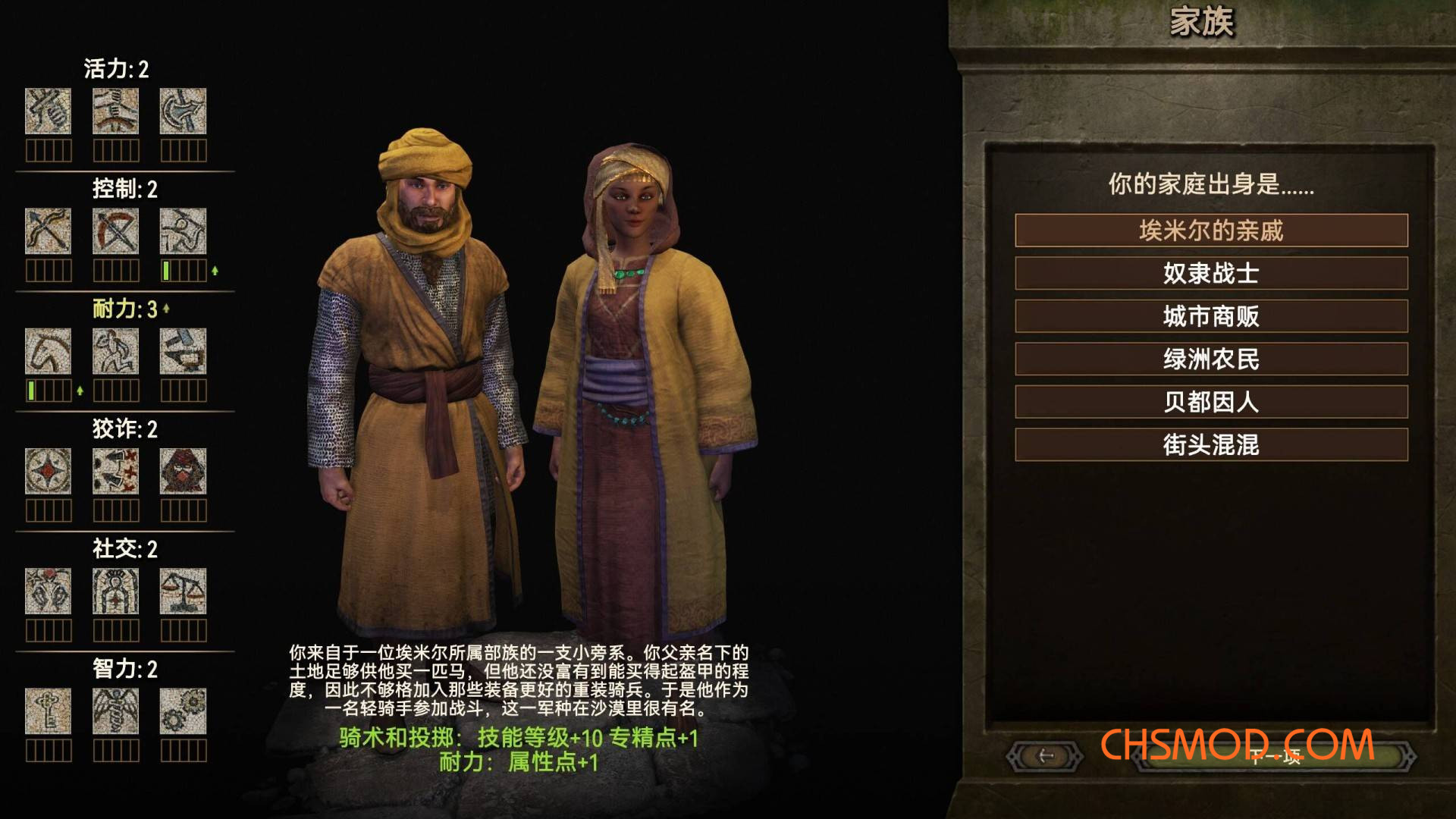
Task: Choose the 街头混混 background
Action: tap(1209, 446)
